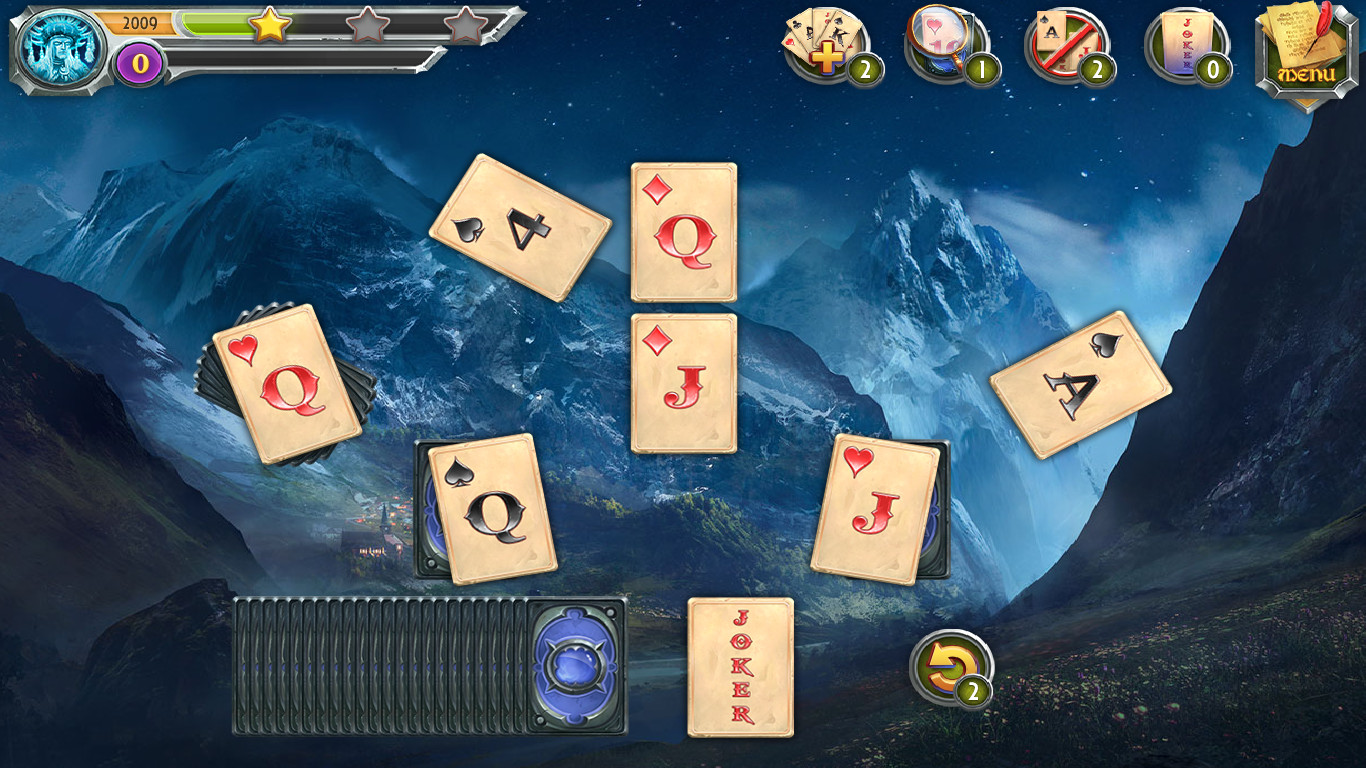Draw a card from the face-down deck

420,665
